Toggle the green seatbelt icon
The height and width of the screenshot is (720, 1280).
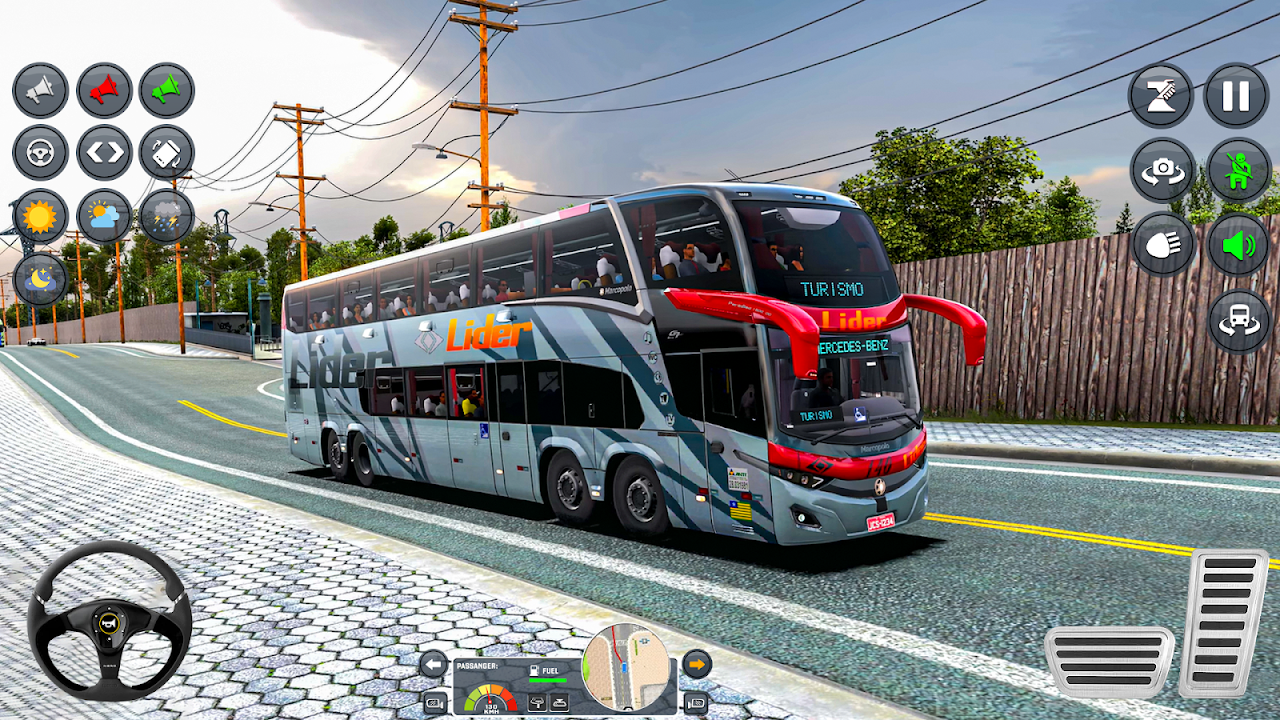pyautogui.click(x=1238, y=170)
